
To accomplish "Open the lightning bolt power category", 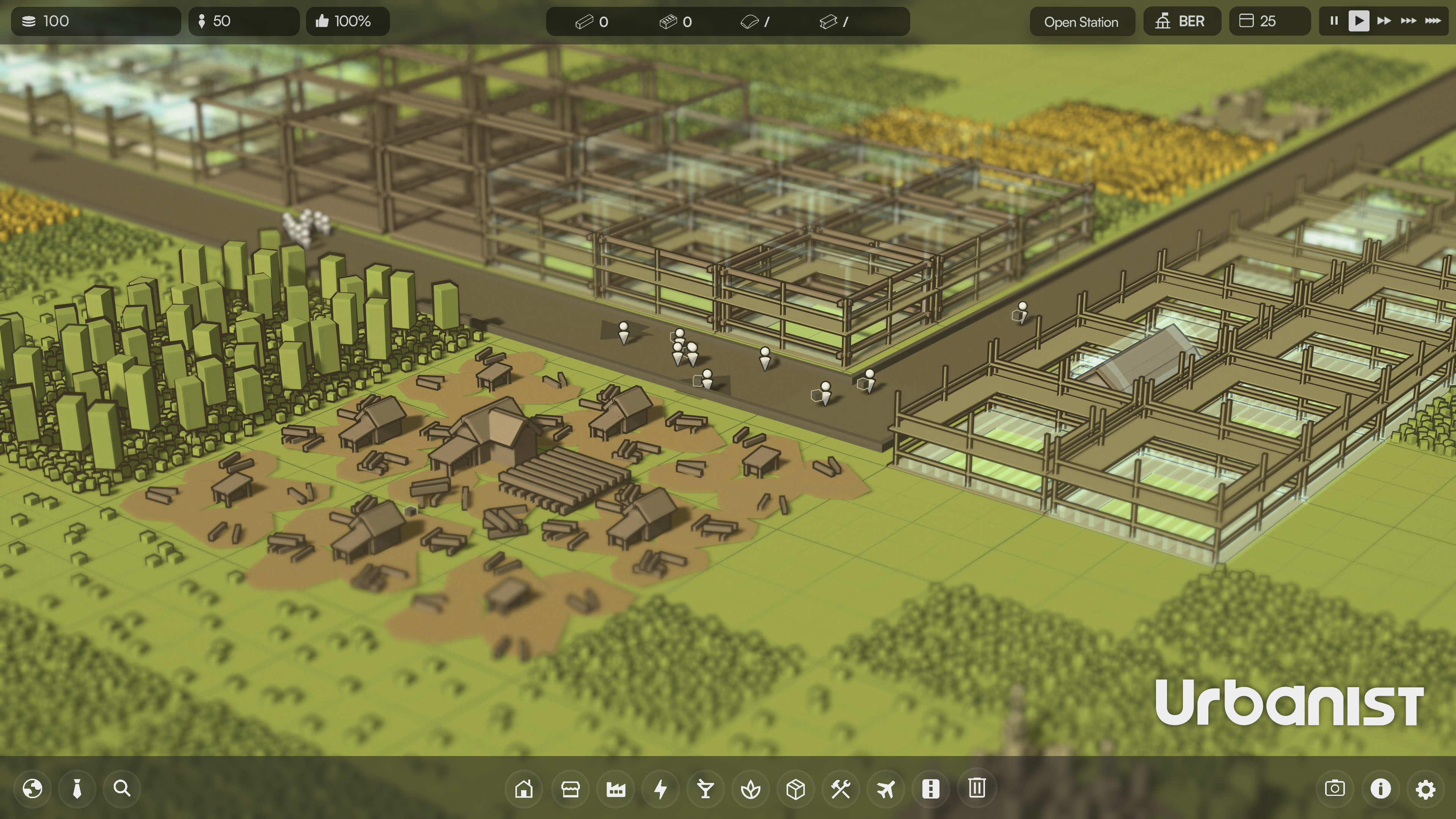I will [x=660, y=789].
